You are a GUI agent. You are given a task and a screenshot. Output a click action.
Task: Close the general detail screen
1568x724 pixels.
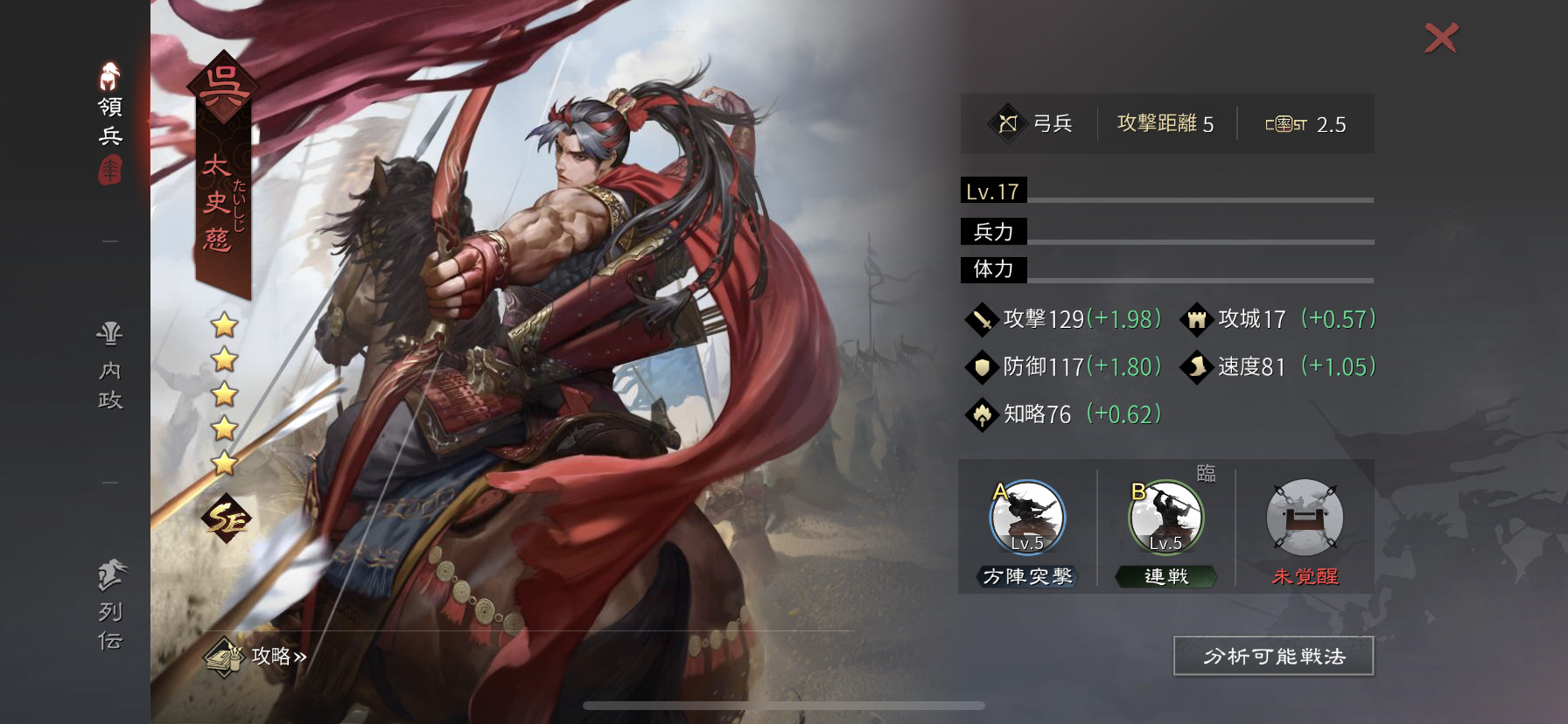pyautogui.click(x=1441, y=38)
